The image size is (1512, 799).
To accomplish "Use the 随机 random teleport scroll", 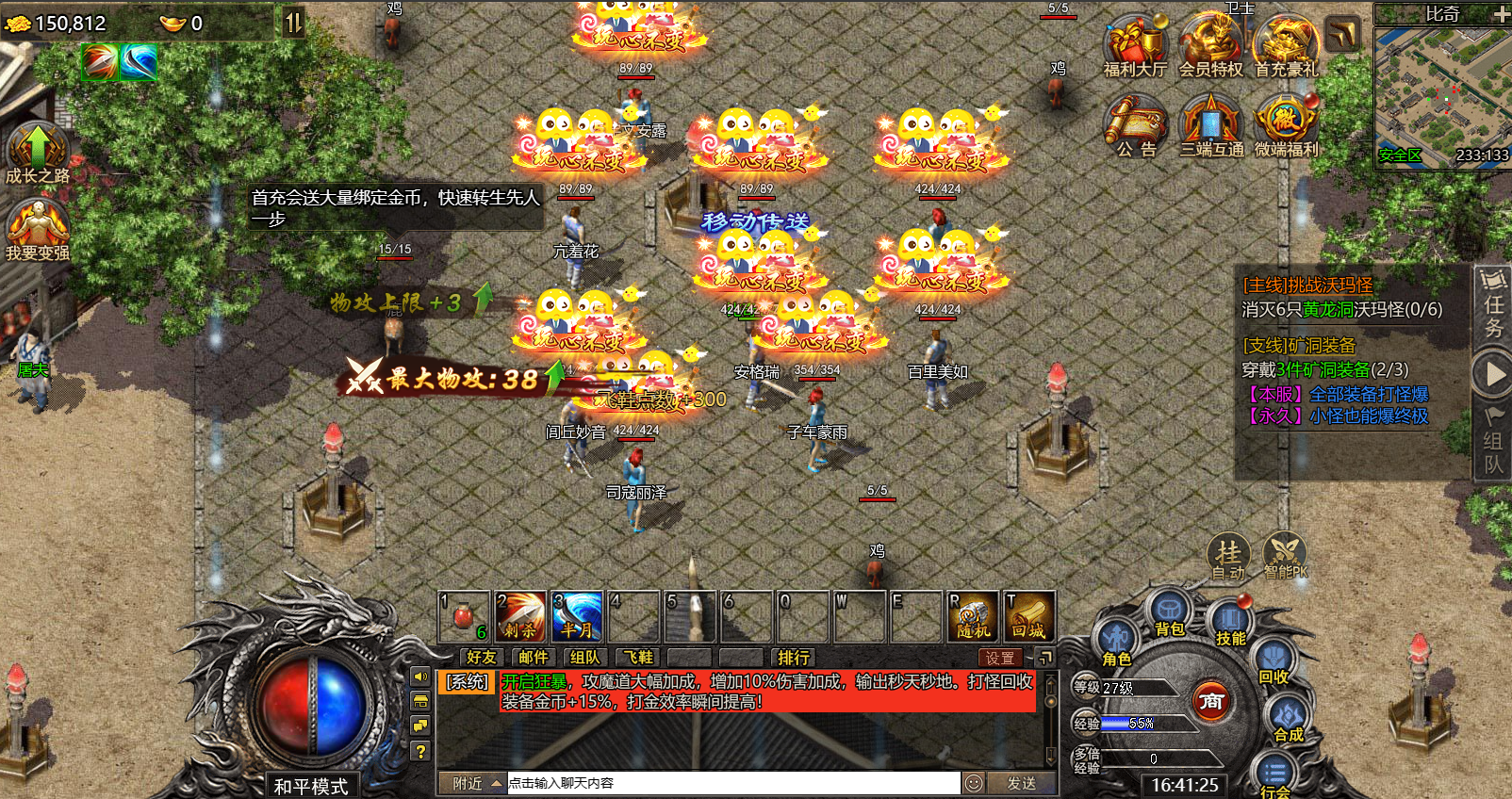I will point(972,617).
